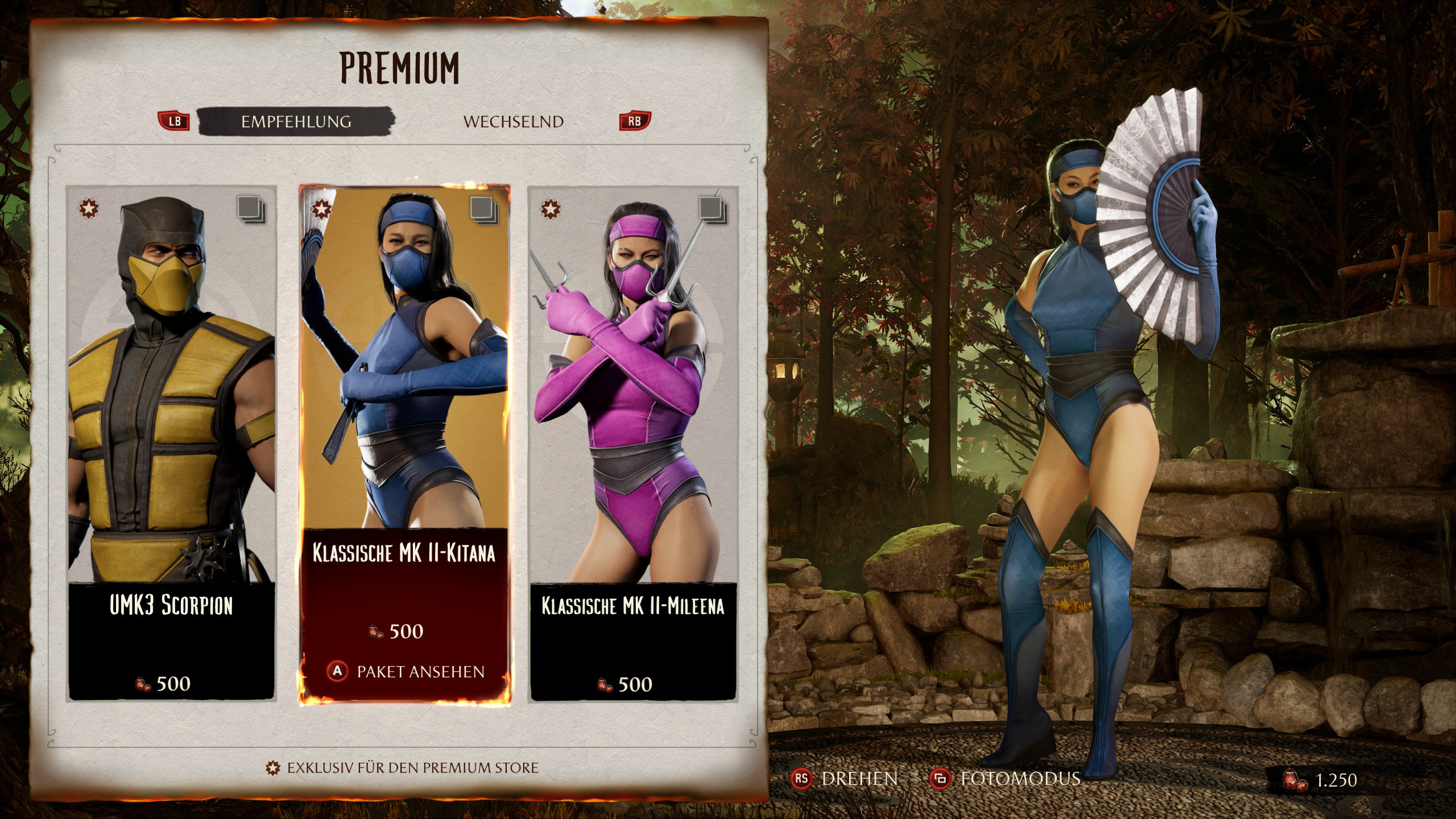The image size is (1456, 819).
Task: Switch to the Empfehlung tab
Action: pos(296,122)
